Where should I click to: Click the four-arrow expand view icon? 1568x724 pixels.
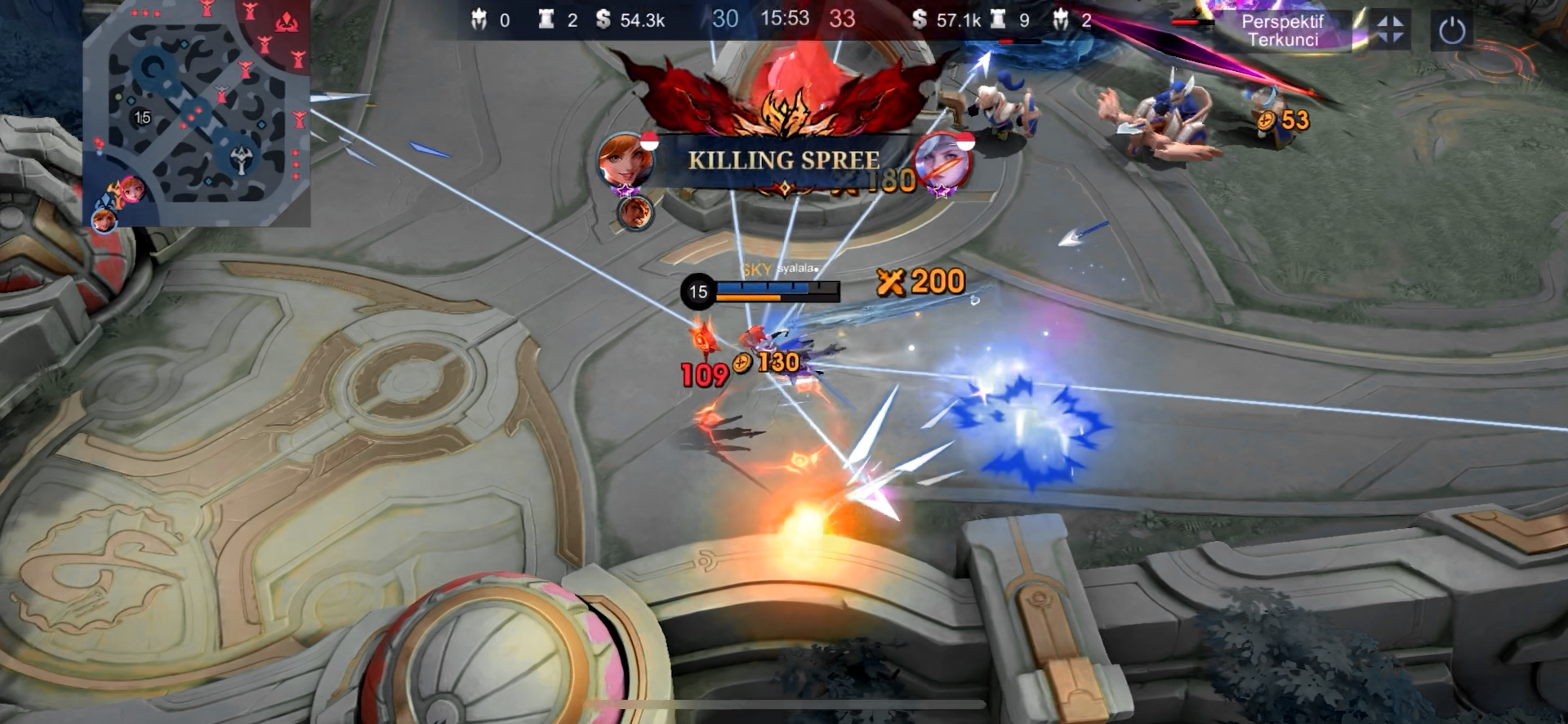click(1389, 30)
